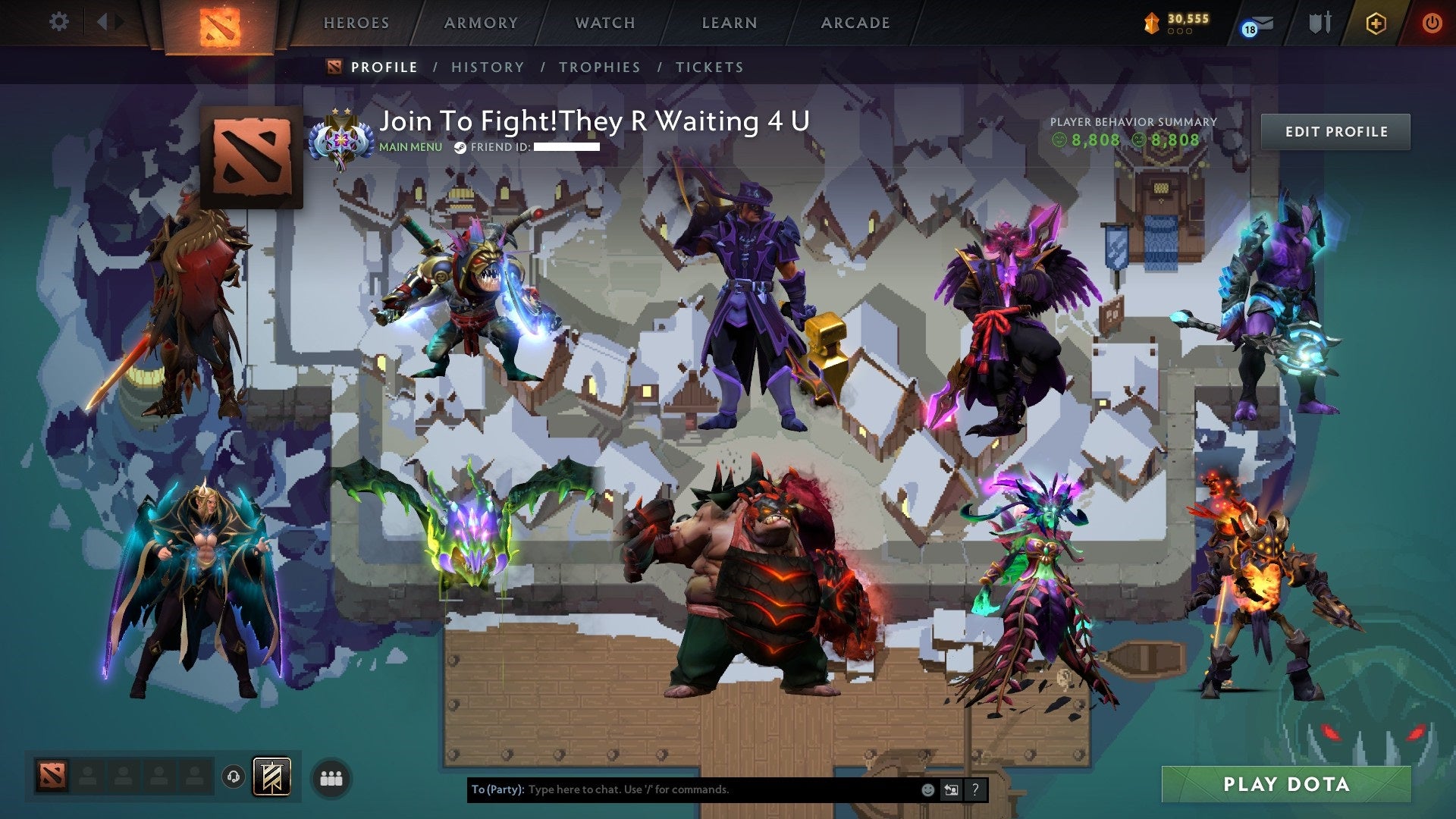The width and height of the screenshot is (1456, 819).
Task: Open the settings gear icon
Action: click(x=58, y=21)
